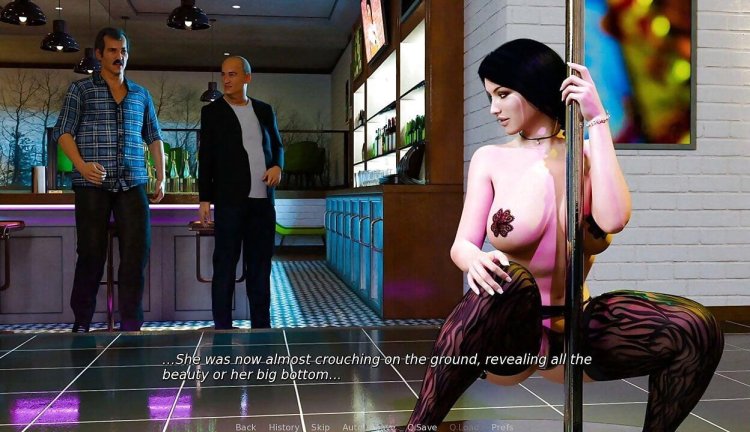The height and width of the screenshot is (432, 750).
Task: Open the Prefs menu
Action: click(502, 427)
